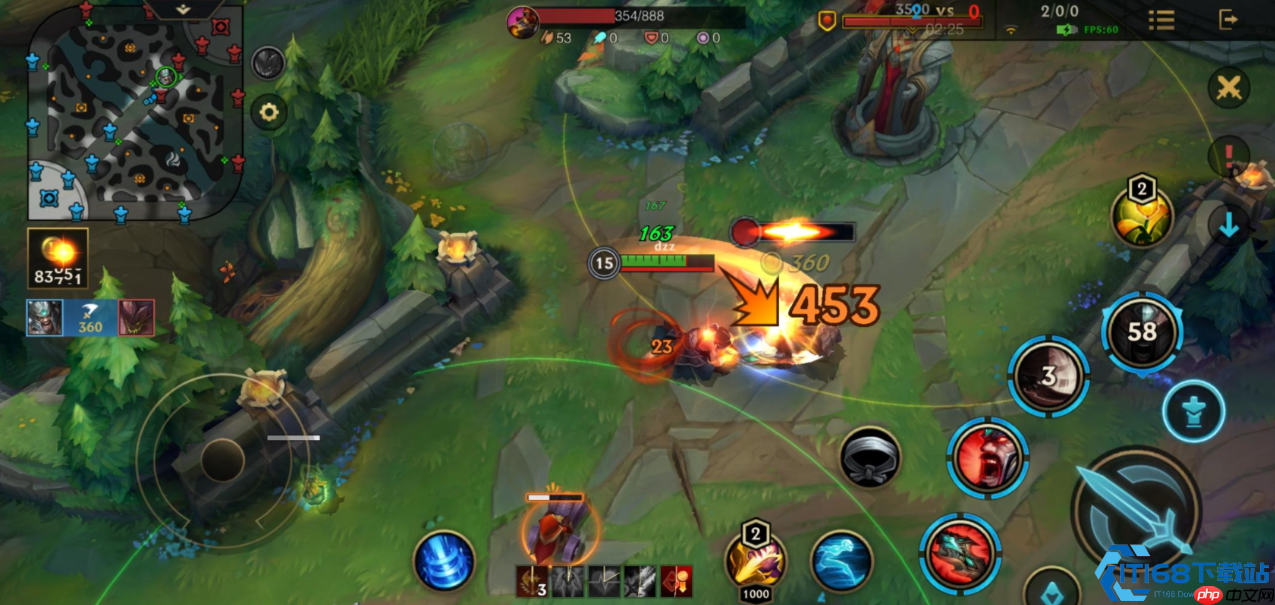
Task: Open the gold shop button
Action: [58, 258]
